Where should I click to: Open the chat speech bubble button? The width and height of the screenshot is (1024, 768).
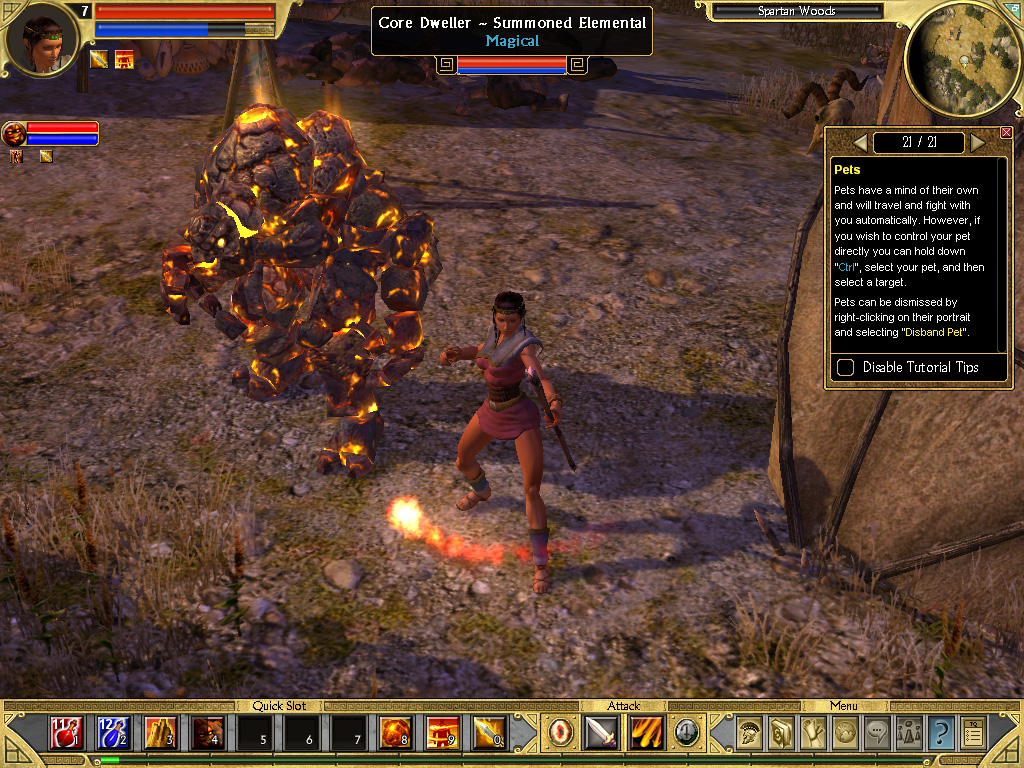point(877,733)
